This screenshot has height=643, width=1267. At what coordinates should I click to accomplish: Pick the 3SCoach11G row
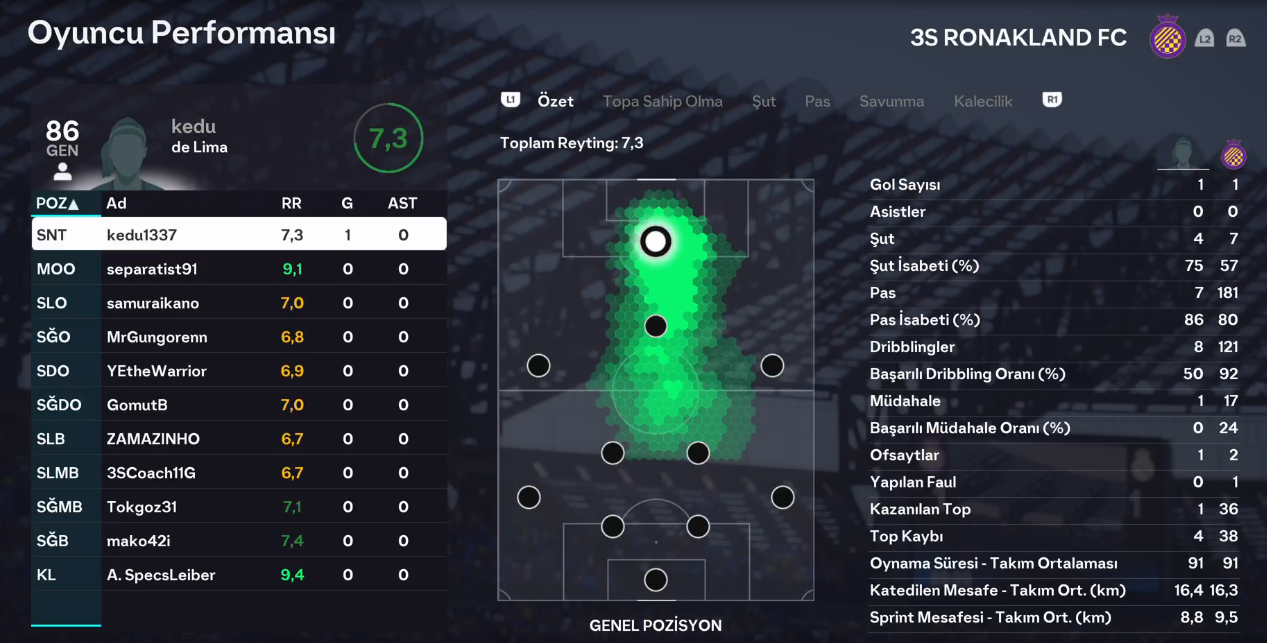[239, 473]
